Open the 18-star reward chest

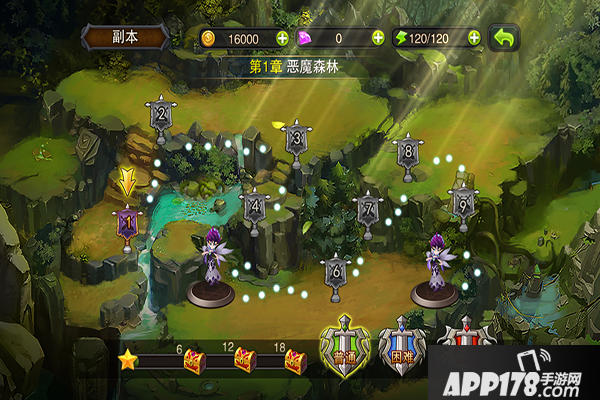click(x=294, y=360)
